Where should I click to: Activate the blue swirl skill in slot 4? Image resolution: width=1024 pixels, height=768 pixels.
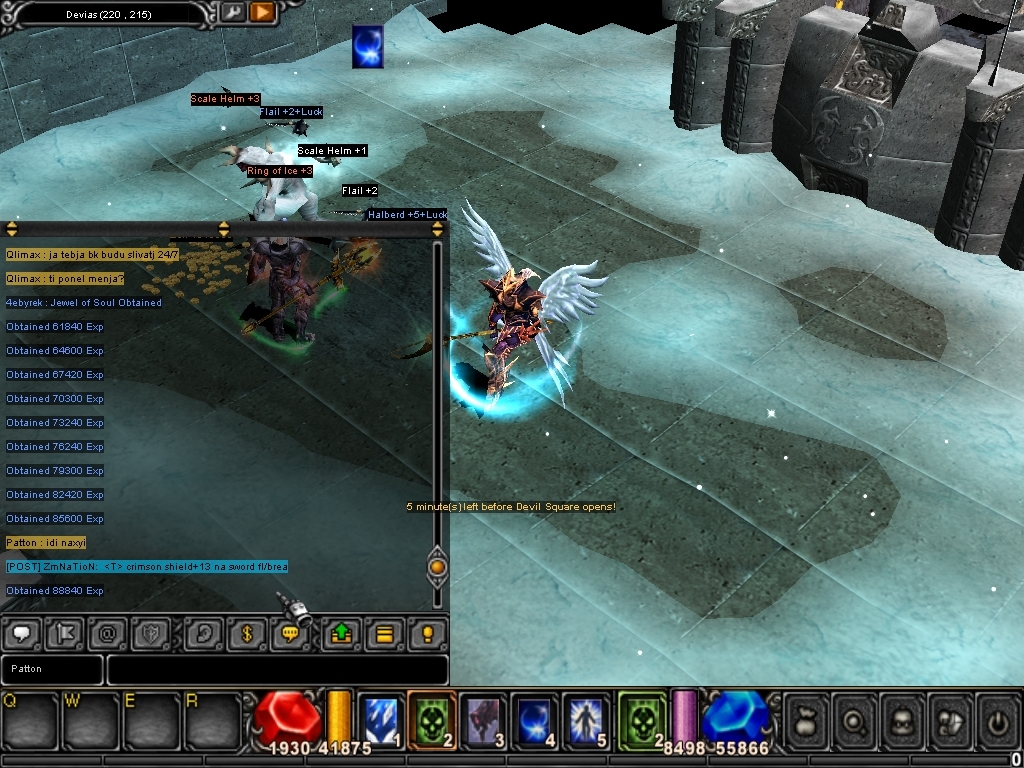(x=535, y=720)
